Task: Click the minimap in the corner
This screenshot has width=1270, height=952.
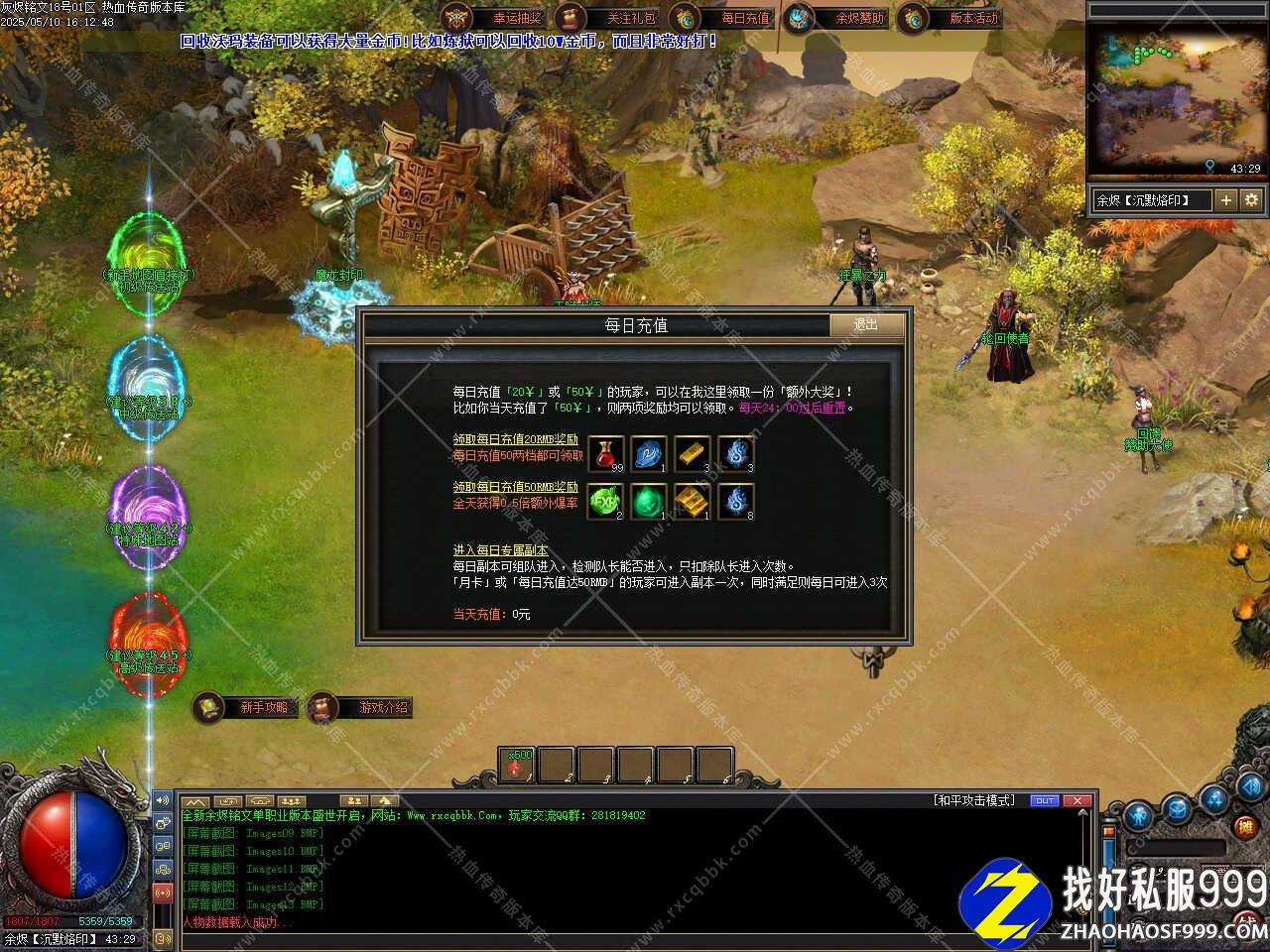Action: (x=1176, y=99)
